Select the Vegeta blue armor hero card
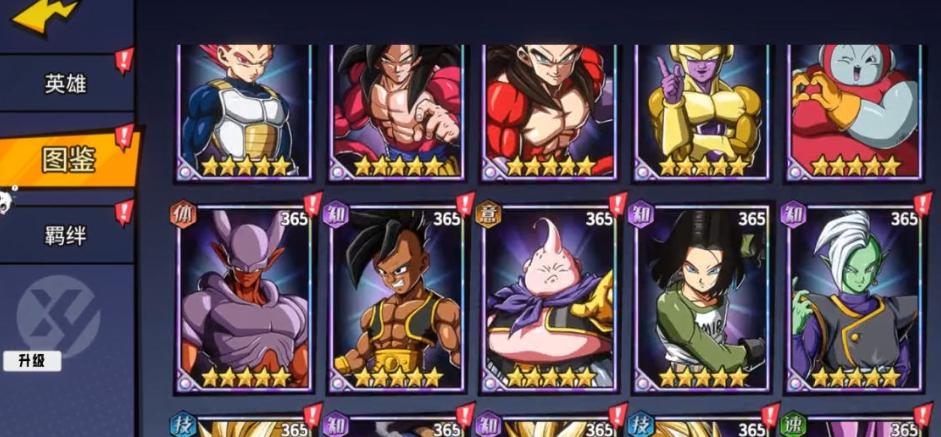The height and width of the screenshot is (437, 941). (243, 110)
